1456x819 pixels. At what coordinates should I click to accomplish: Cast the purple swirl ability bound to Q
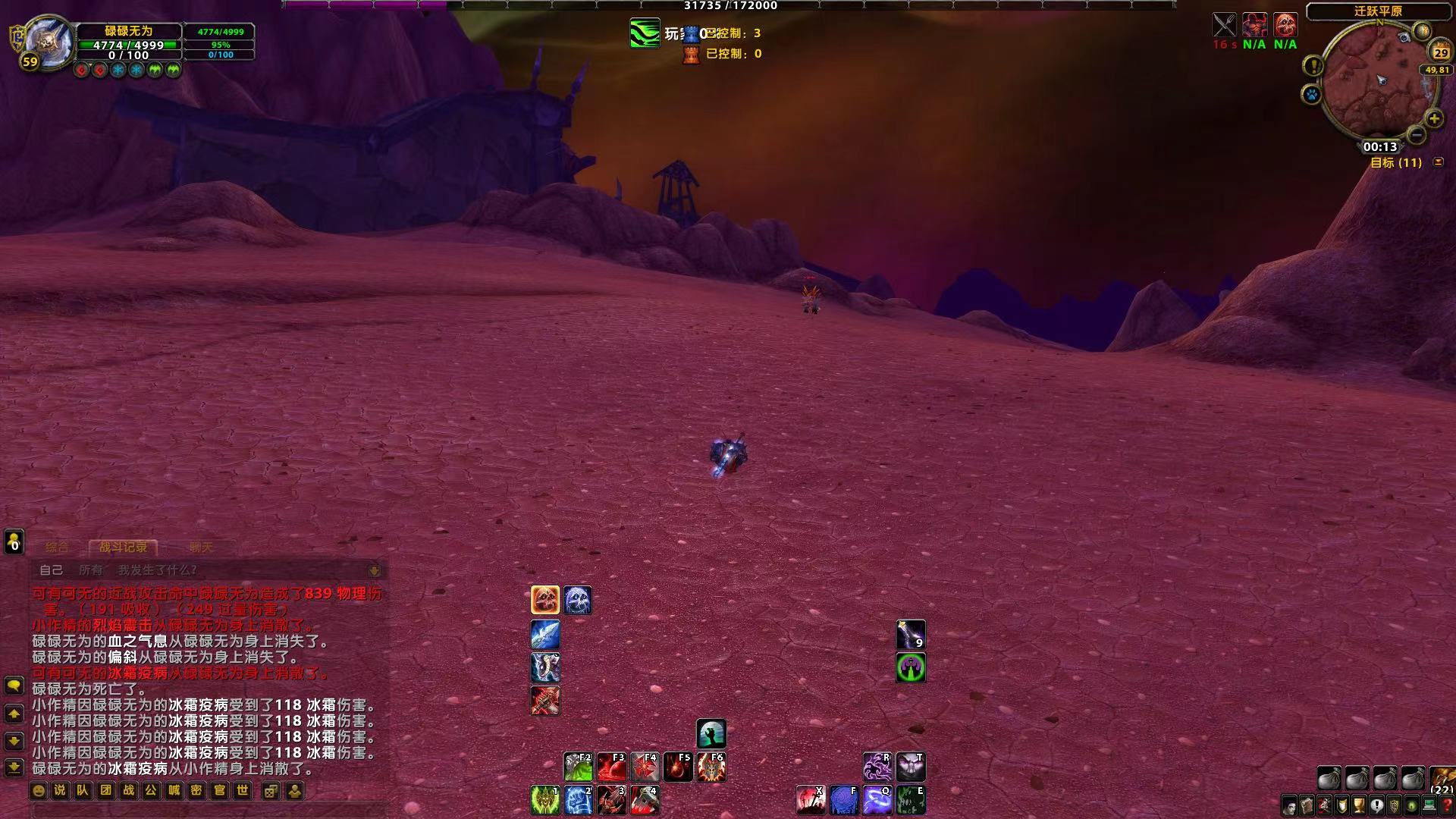(x=877, y=801)
